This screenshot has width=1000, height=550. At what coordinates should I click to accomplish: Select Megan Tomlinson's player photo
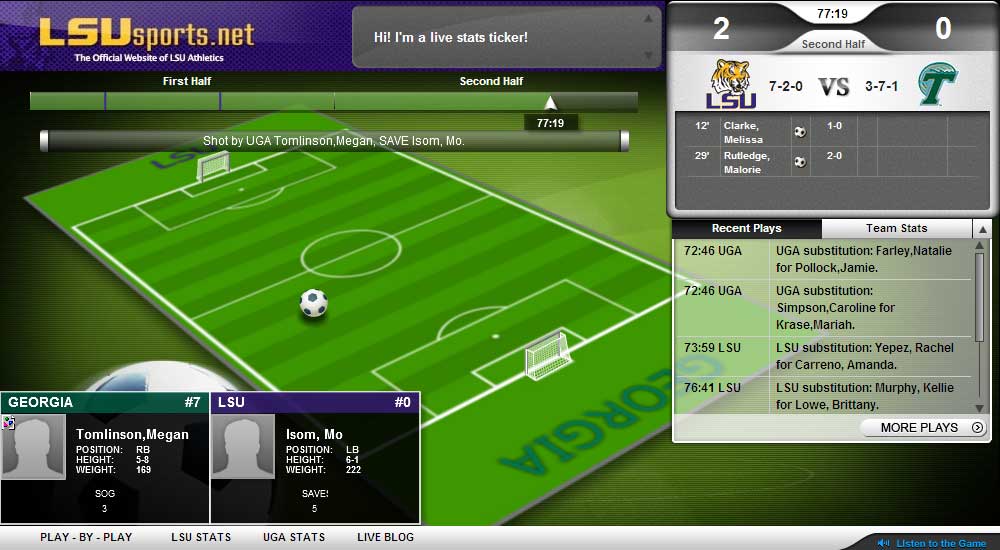pyautogui.click(x=33, y=447)
